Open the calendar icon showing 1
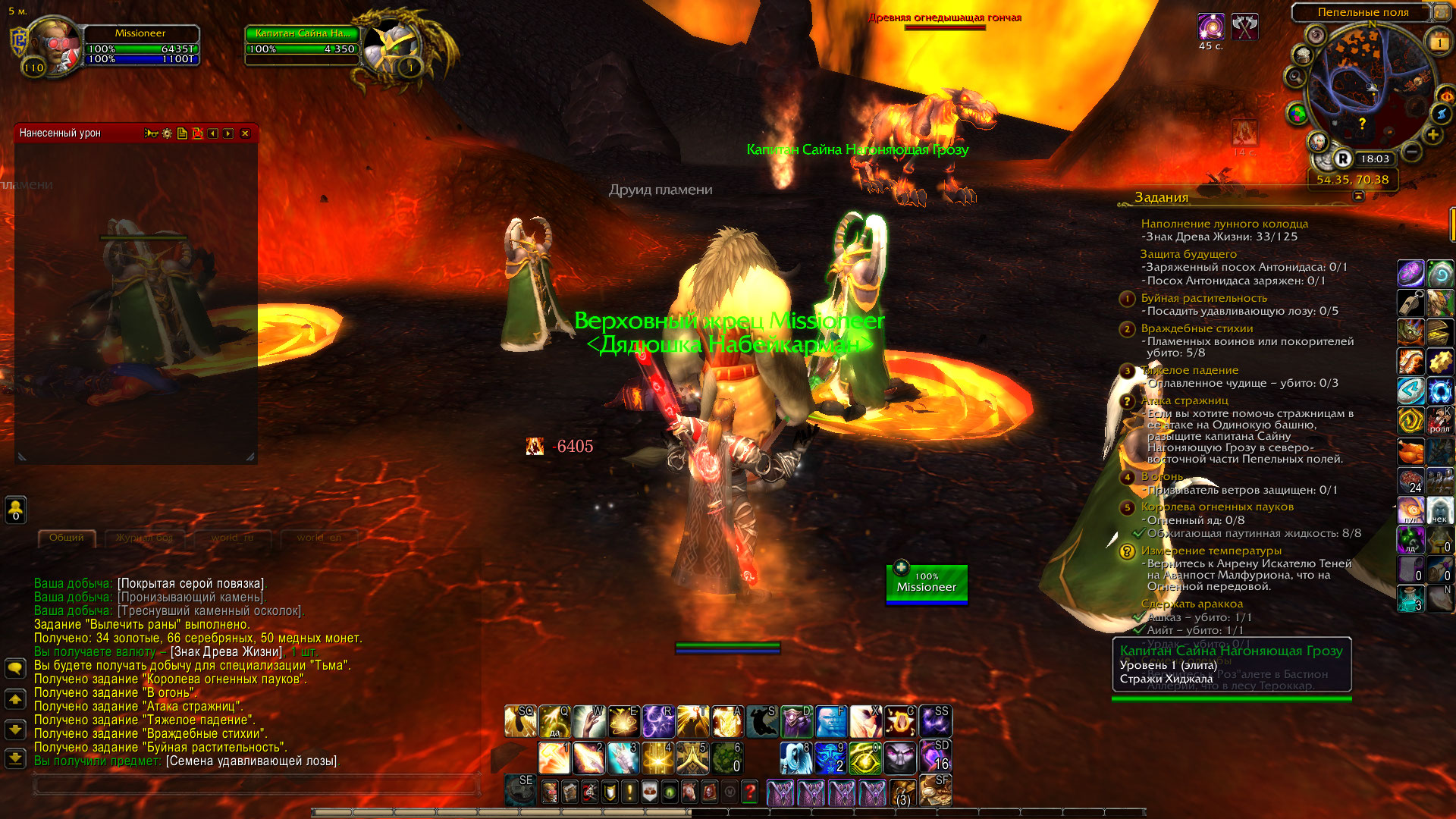 click(1439, 42)
